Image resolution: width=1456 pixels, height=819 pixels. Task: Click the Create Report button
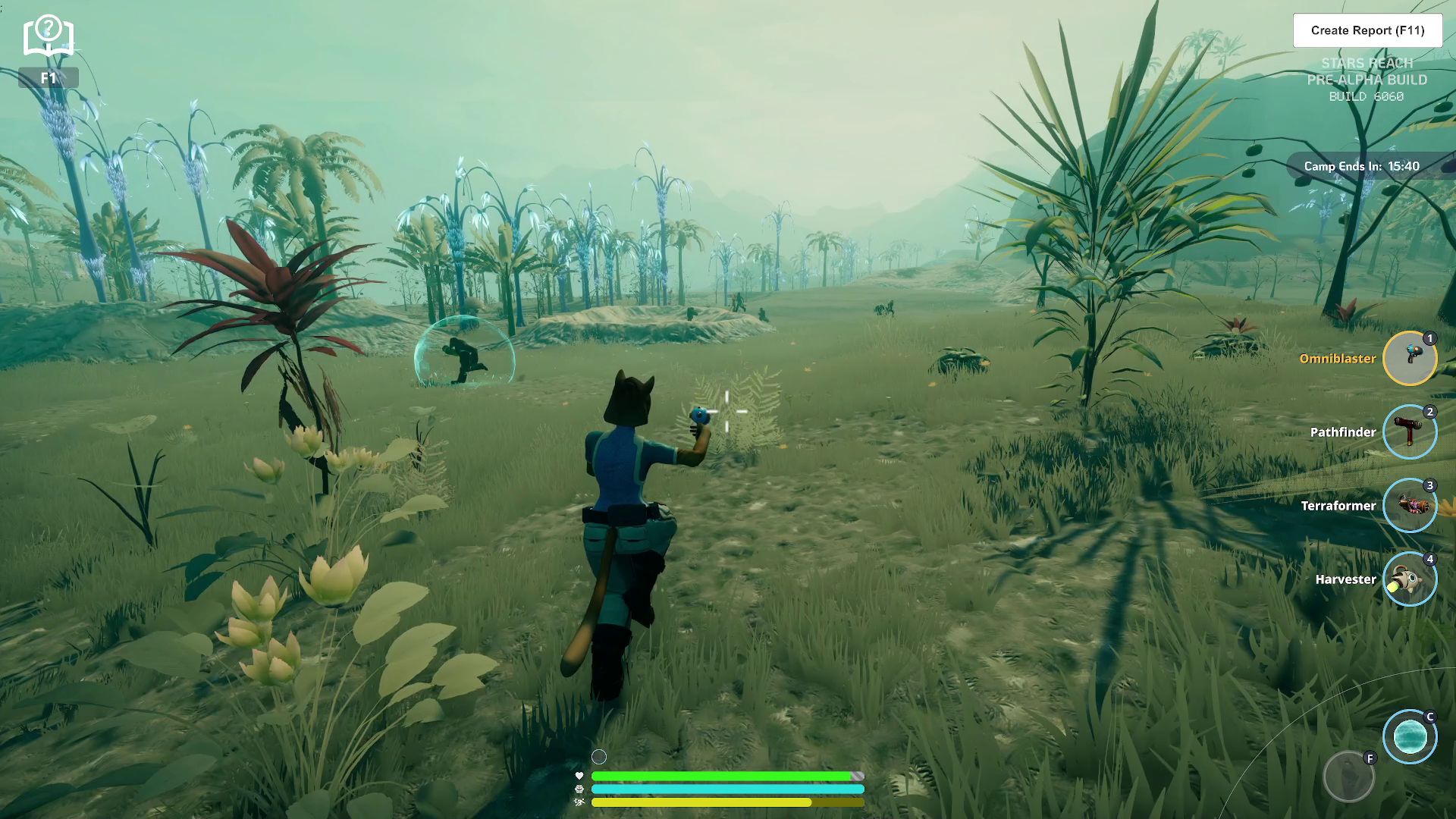[1367, 30]
